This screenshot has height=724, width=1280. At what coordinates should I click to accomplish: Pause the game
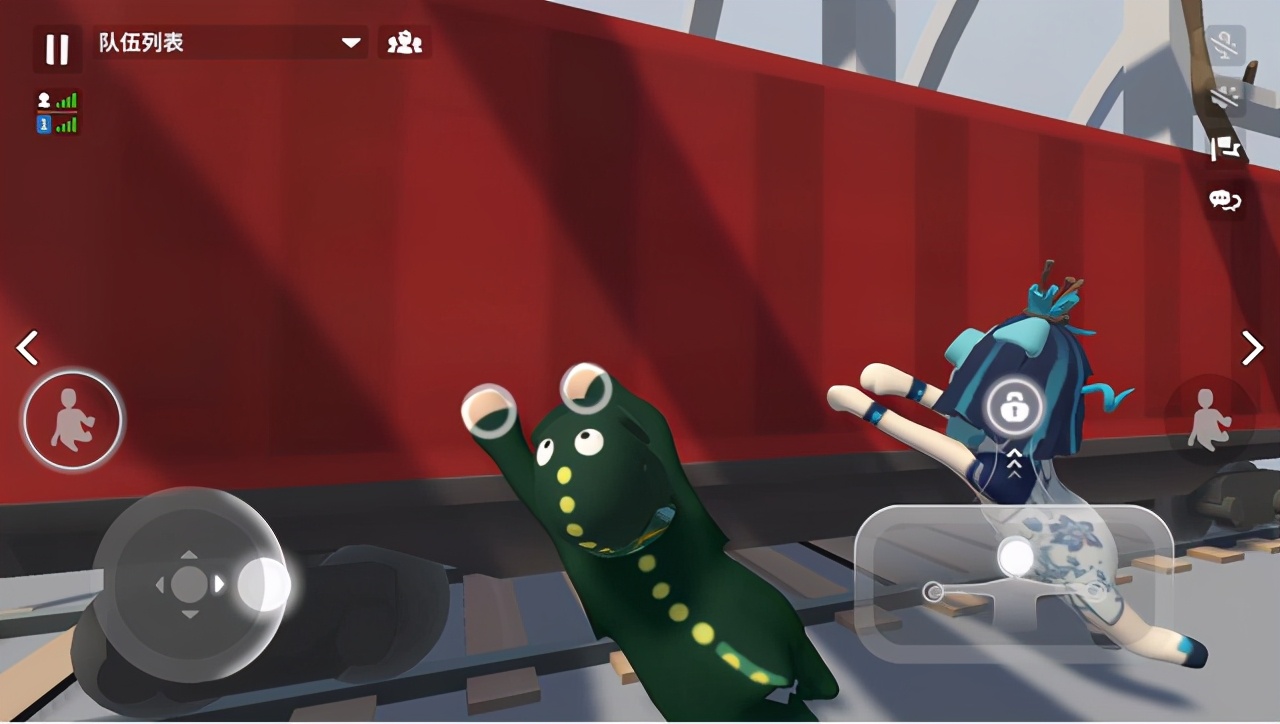tap(57, 49)
